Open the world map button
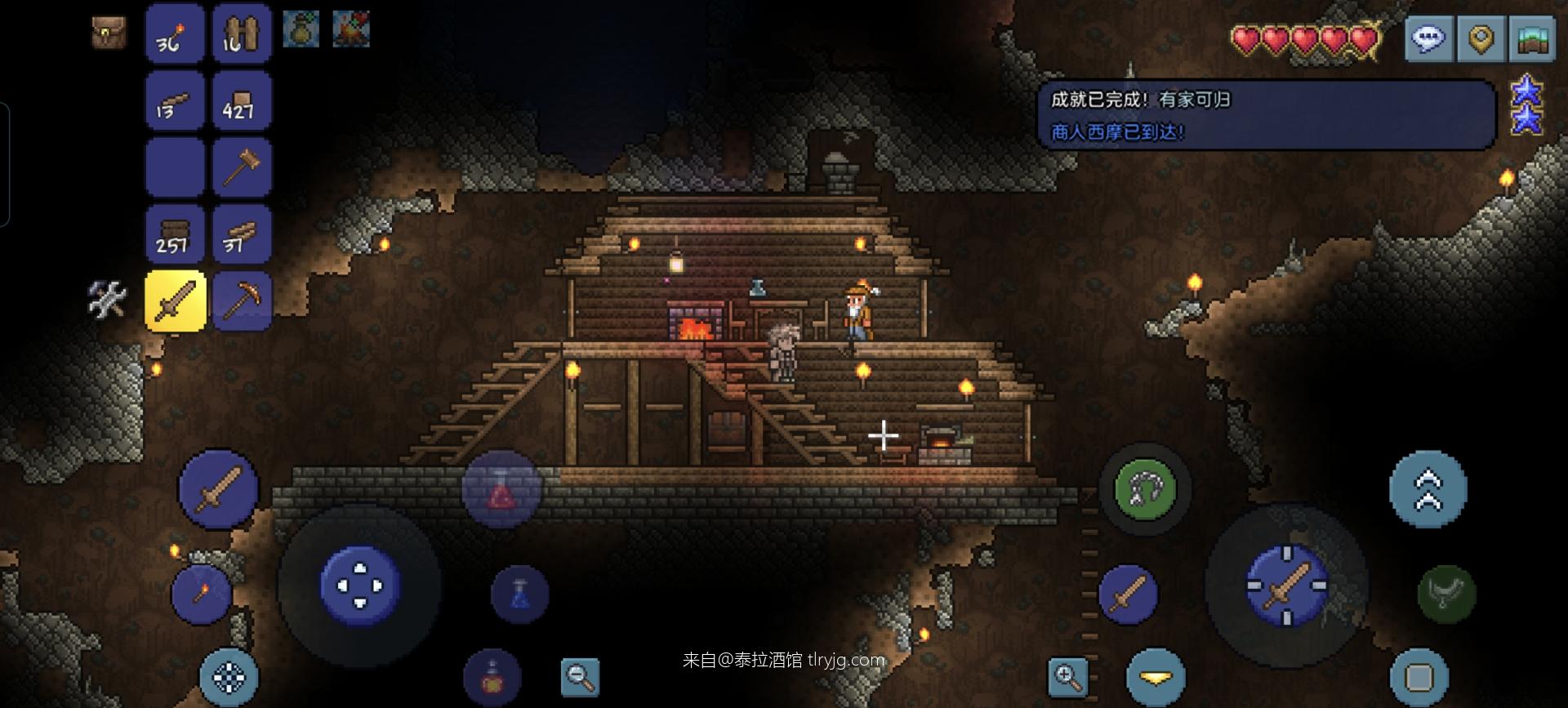The height and width of the screenshot is (708, 1568). pyautogui.click(x=1533, y=38)
